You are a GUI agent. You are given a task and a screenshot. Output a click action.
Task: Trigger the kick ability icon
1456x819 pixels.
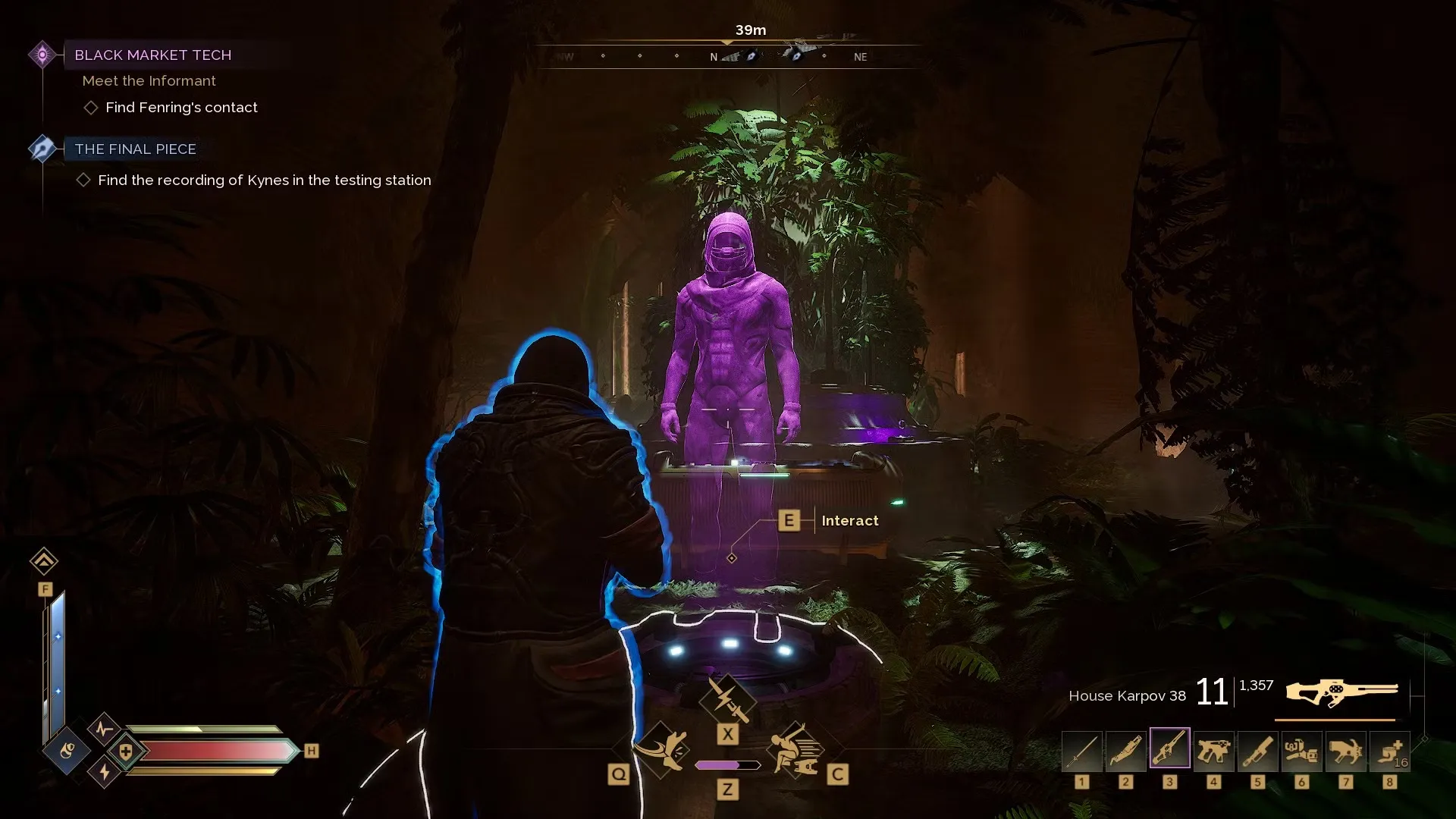pos(662,749)
